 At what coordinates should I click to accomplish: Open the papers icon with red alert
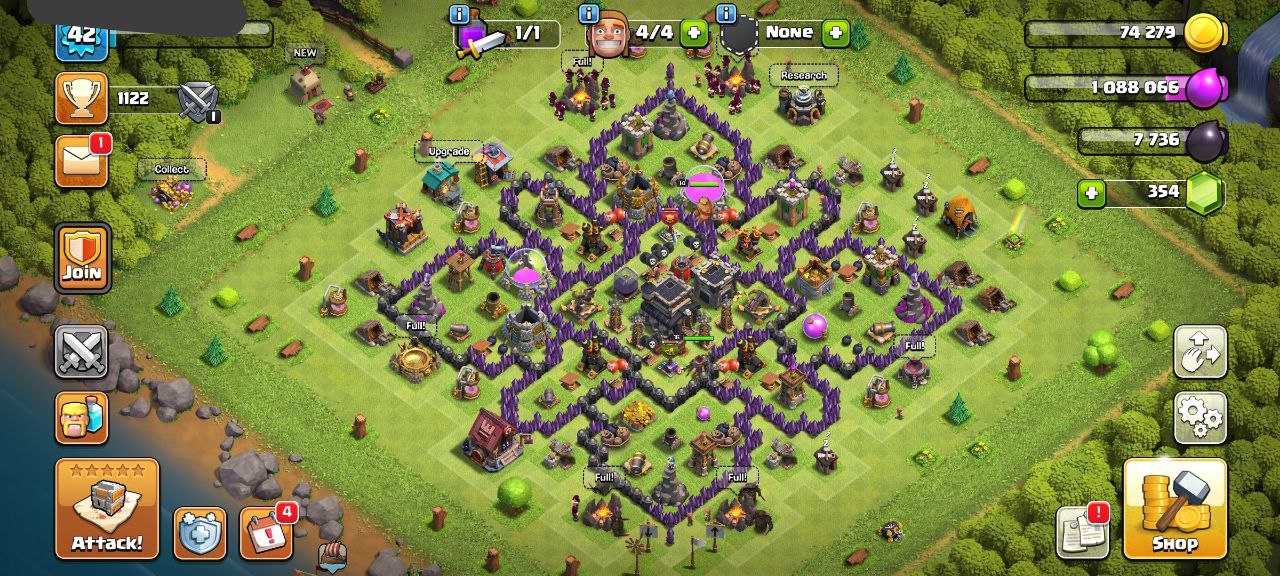(x=1082, y=532)
